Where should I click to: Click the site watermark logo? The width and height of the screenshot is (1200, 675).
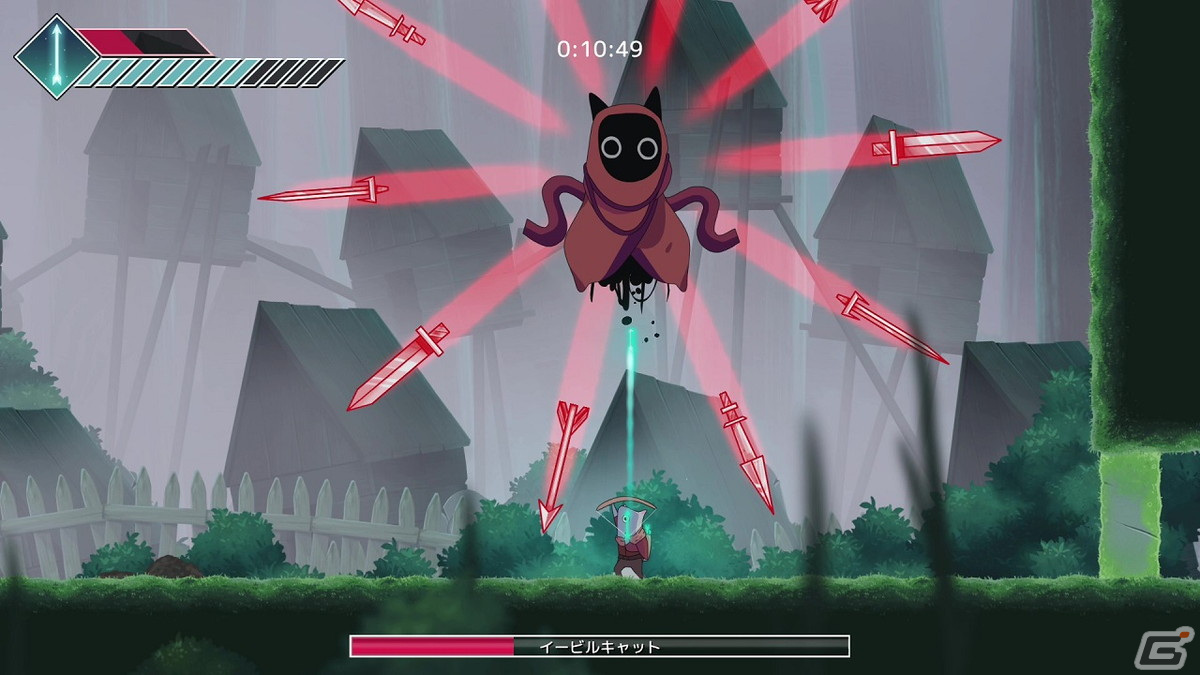click(1174, 647)
